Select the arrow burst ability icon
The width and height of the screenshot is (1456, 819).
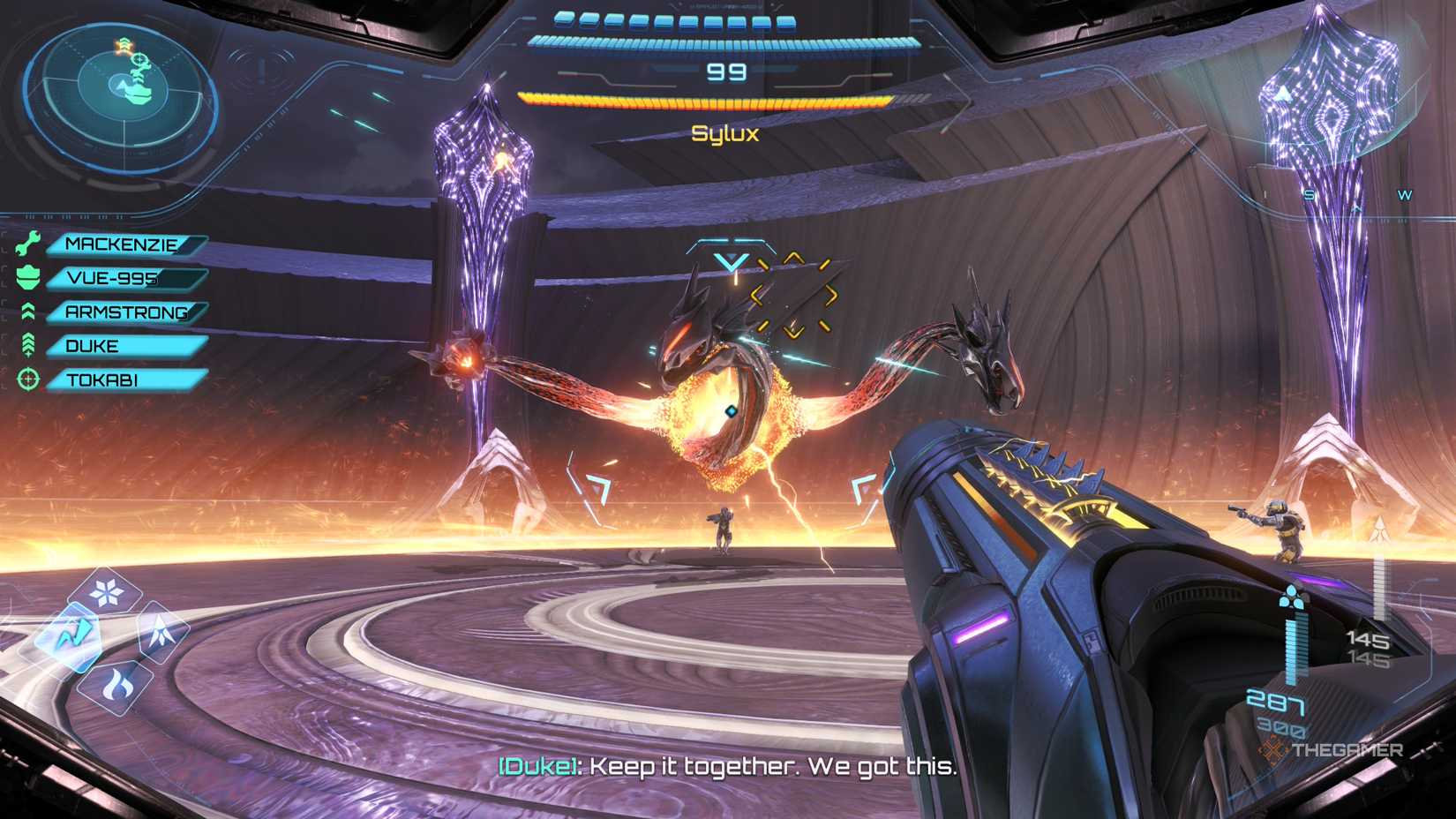click(x=160, y=632)
